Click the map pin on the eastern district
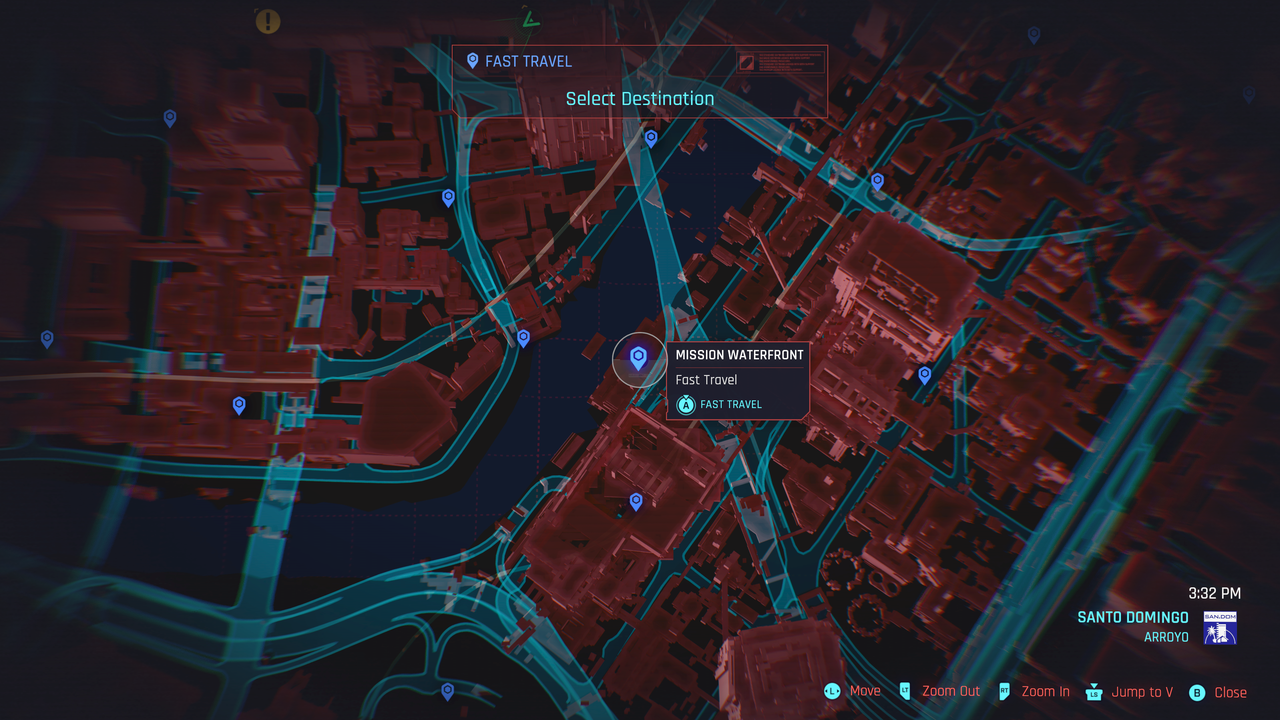This screenshot has width=1280, height=720. (923, 375)
